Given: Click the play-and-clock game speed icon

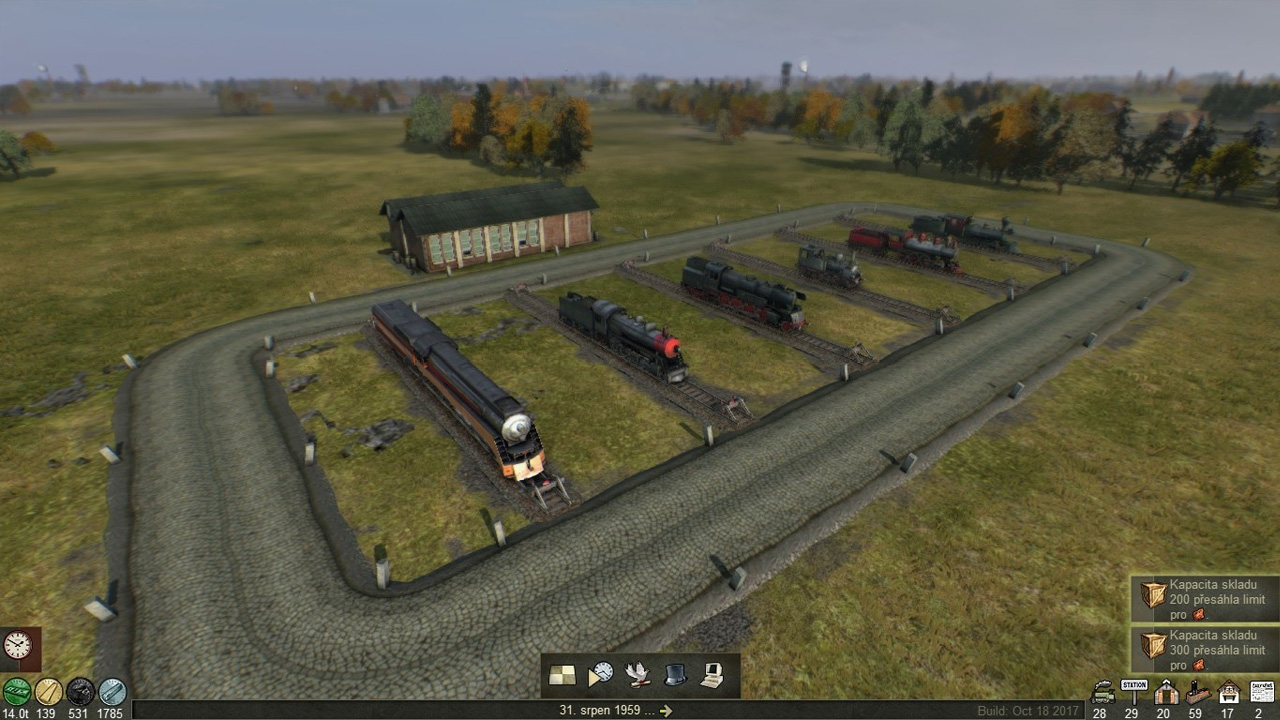Looking at the screenshot, I should pos(600,675).
